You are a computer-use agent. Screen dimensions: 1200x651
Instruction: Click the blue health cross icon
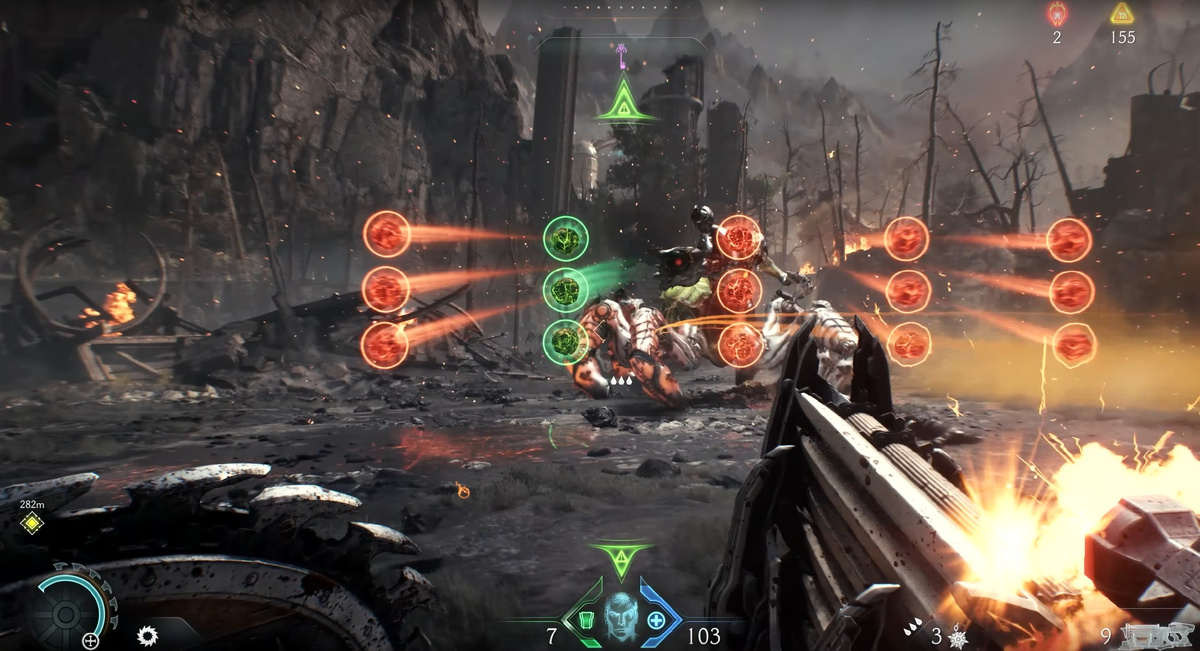(656, 621)
